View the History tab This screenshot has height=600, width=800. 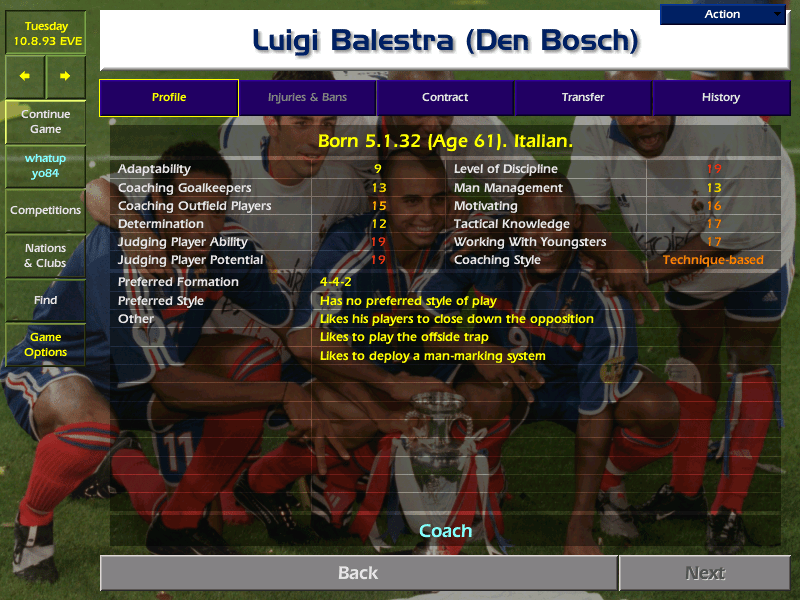coord(720,98)
